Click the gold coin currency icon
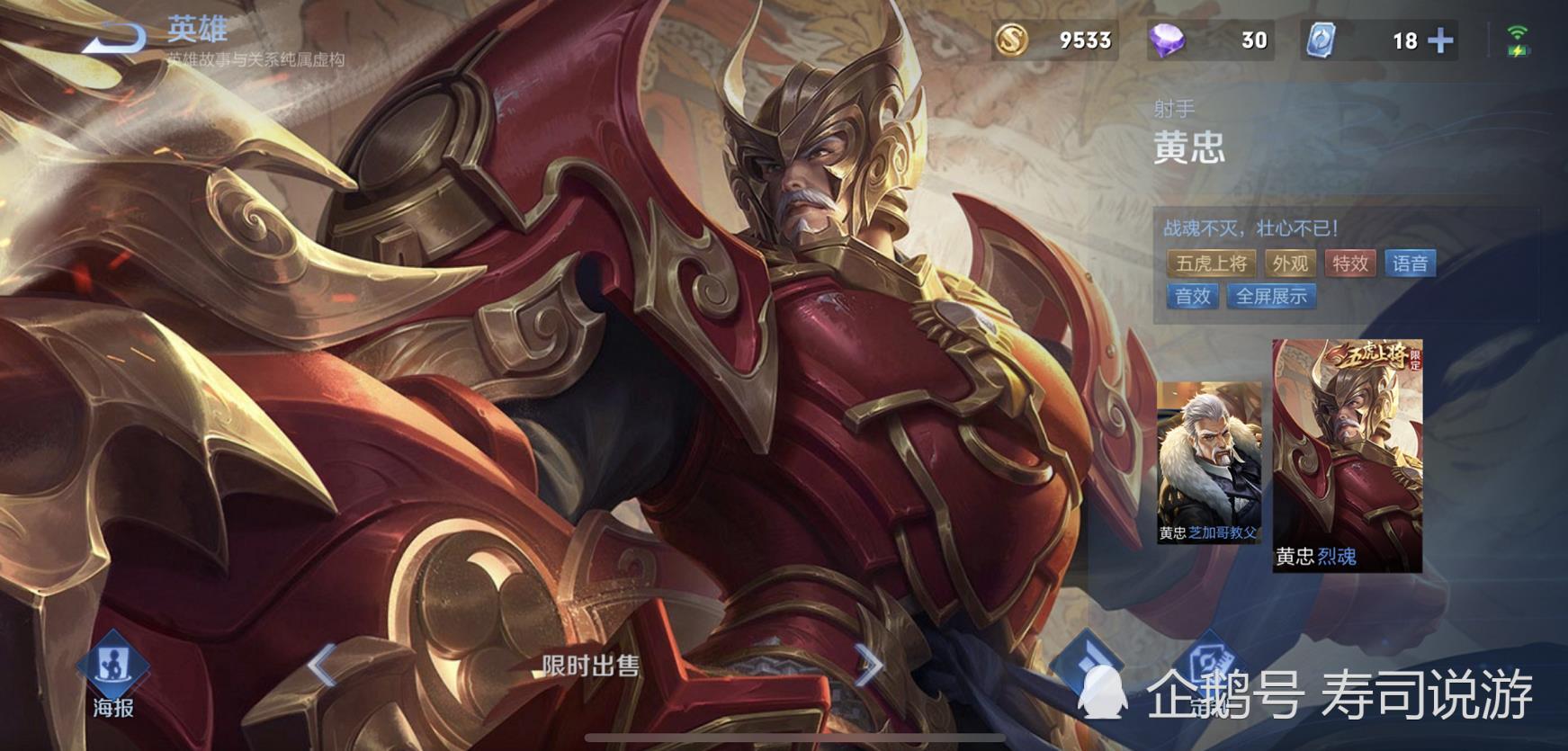The image size is (1568, 751). 1013,40
